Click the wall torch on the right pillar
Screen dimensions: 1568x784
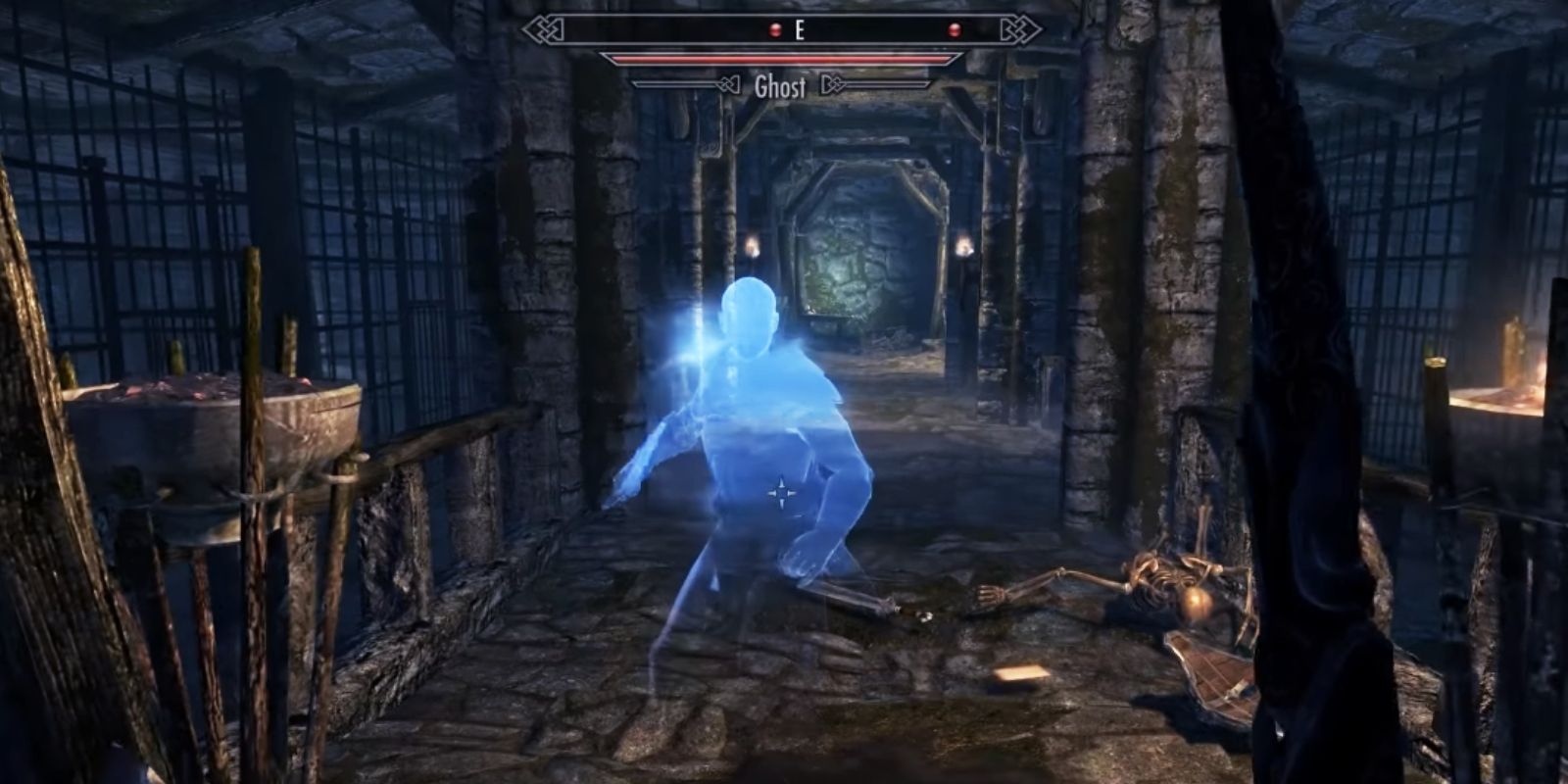(965, 248)
